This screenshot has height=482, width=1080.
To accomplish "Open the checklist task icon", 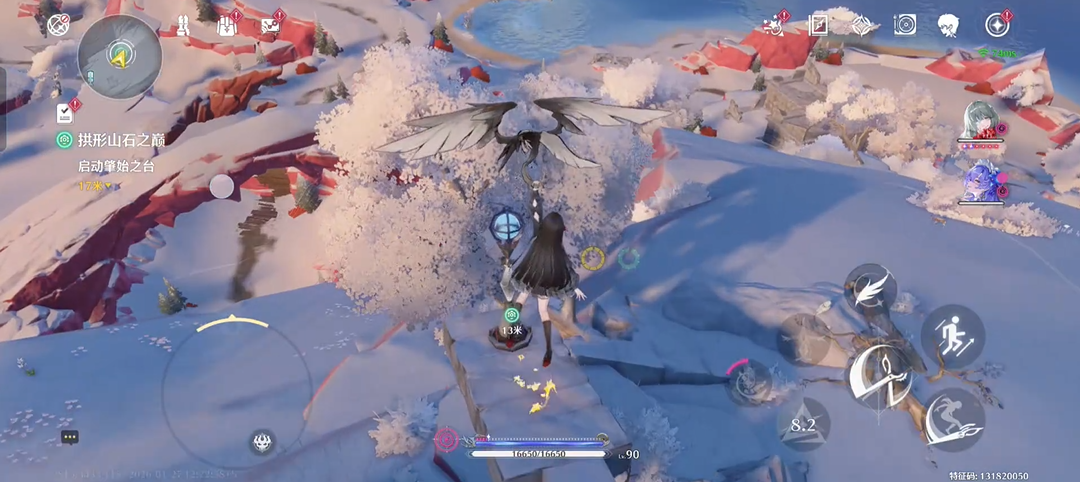I will [66, 111].
